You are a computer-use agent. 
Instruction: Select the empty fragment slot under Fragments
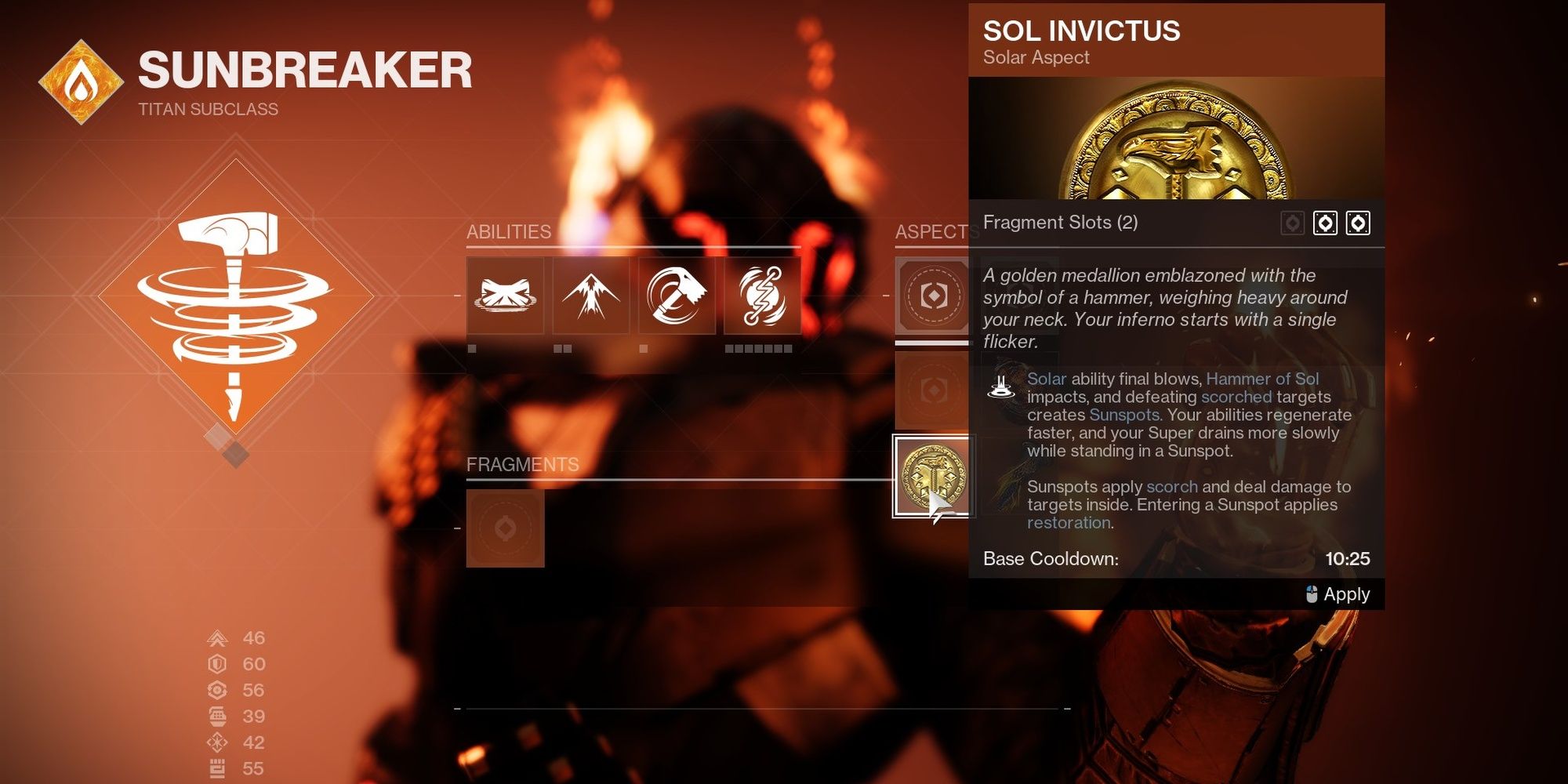(x=506, y=527)
